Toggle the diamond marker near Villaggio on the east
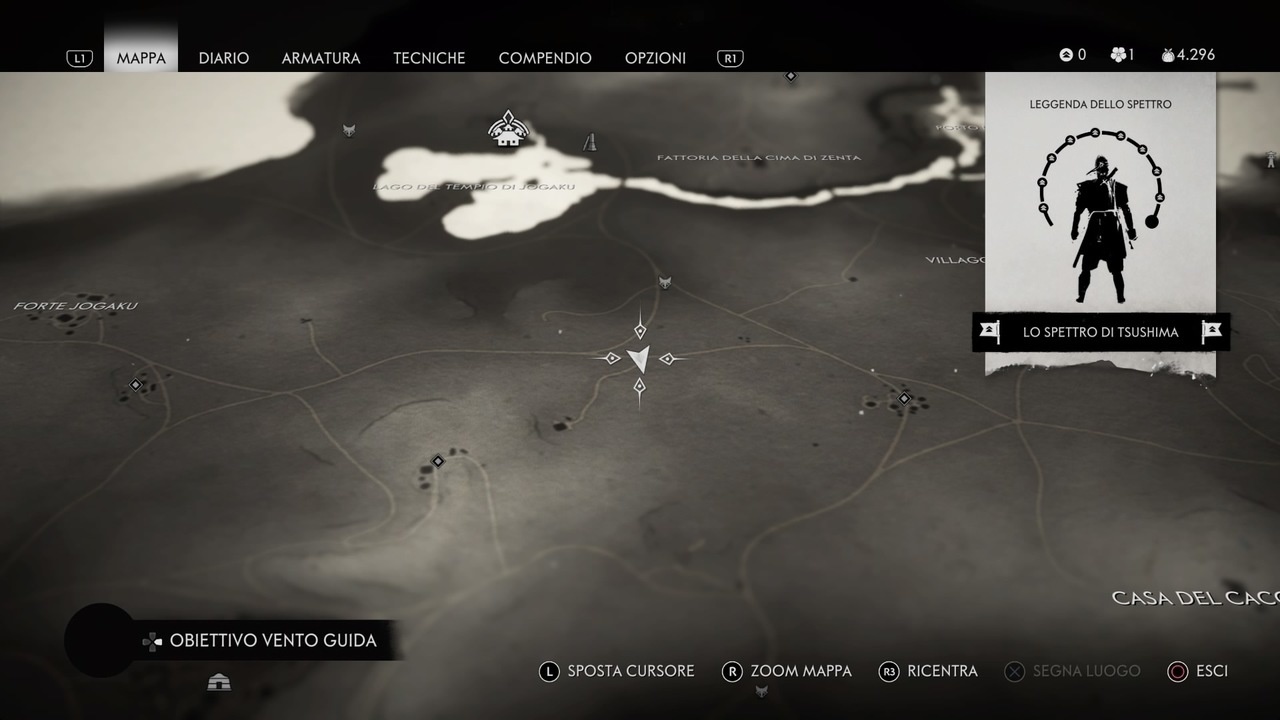The width and height of the screenshot is (1280, 720). [x=903, y=399]
